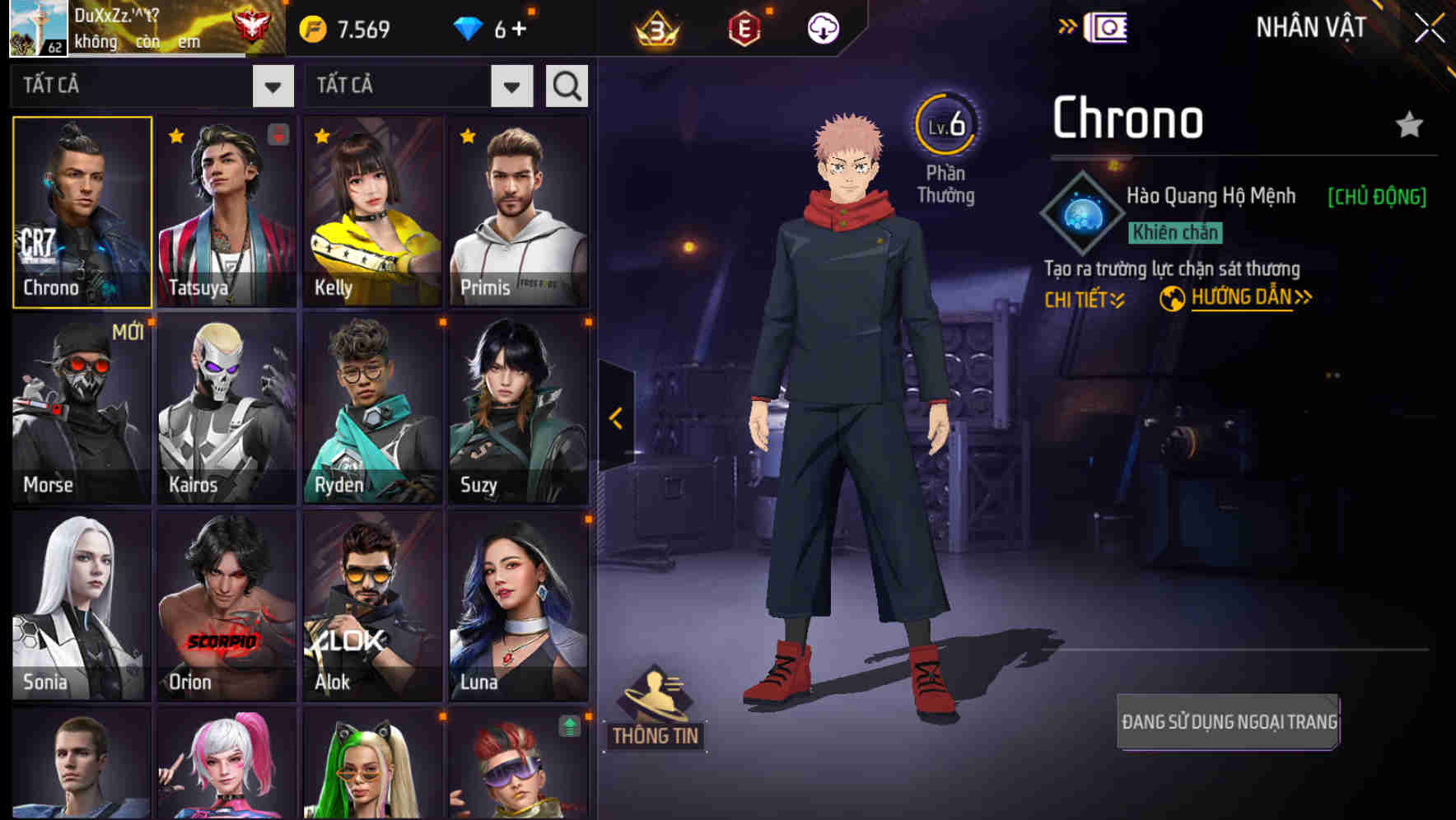Open the red Elite pass hexagon icon

pos(745,26)
